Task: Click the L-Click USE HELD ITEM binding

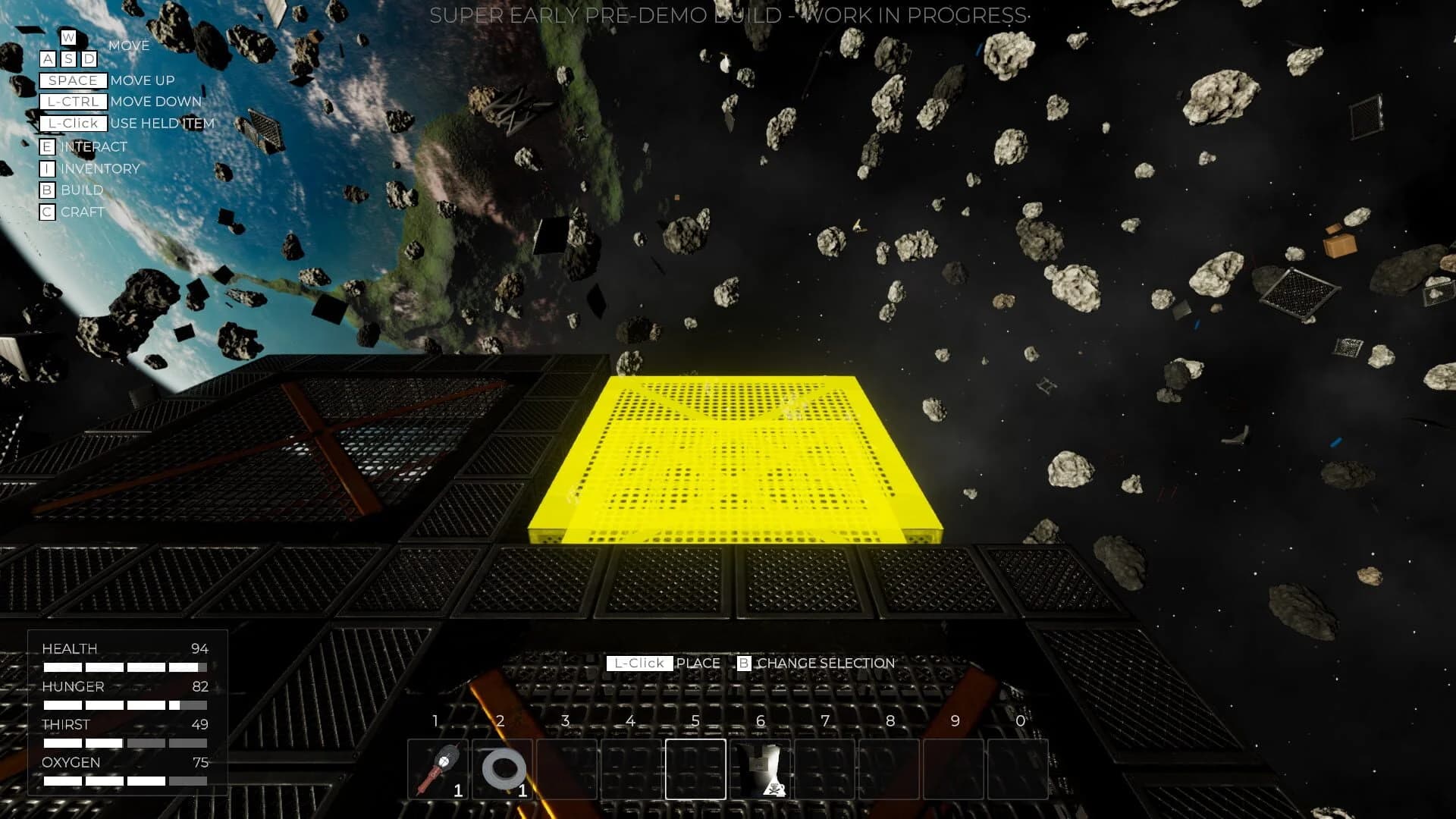Action: click(74, 123)
